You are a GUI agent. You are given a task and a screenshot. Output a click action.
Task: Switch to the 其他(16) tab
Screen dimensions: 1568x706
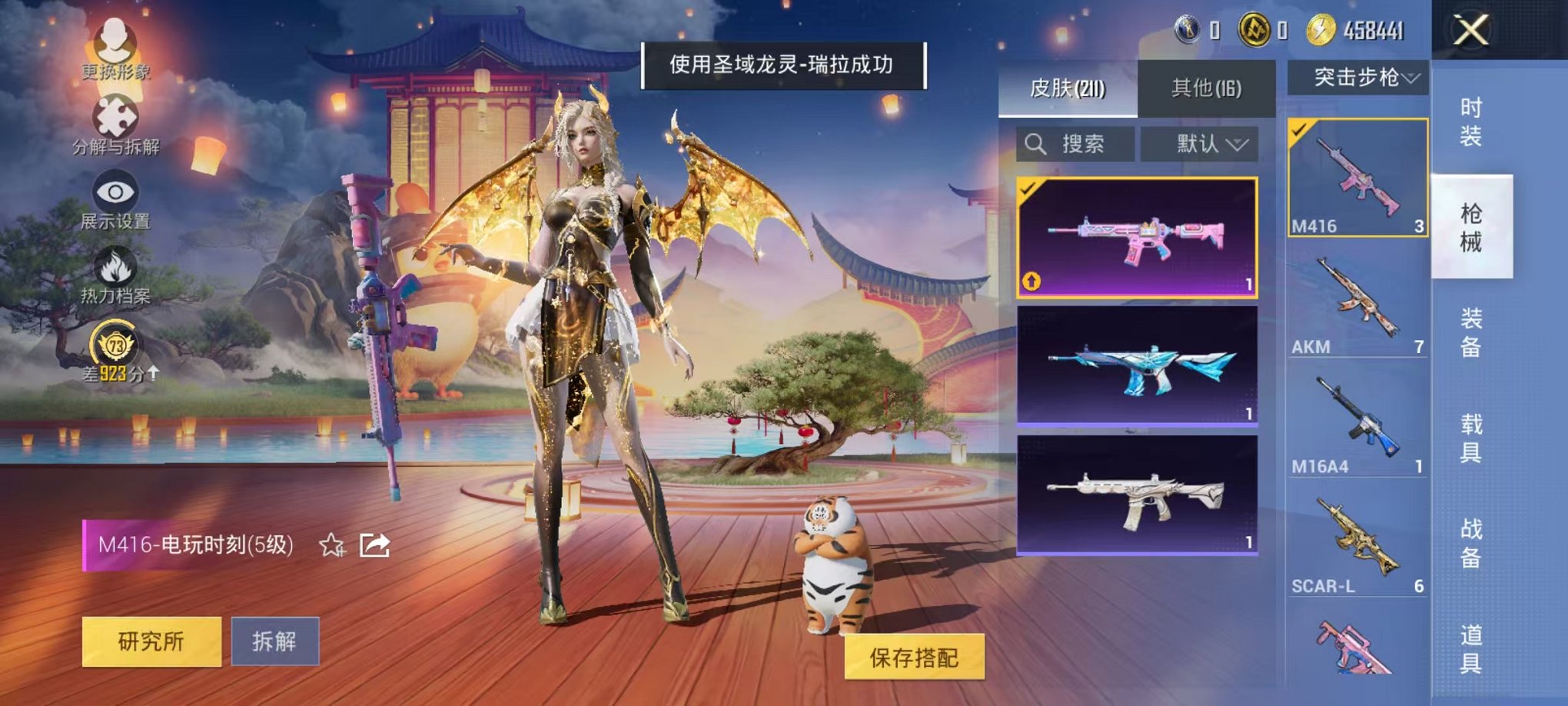coord(1207,88)
